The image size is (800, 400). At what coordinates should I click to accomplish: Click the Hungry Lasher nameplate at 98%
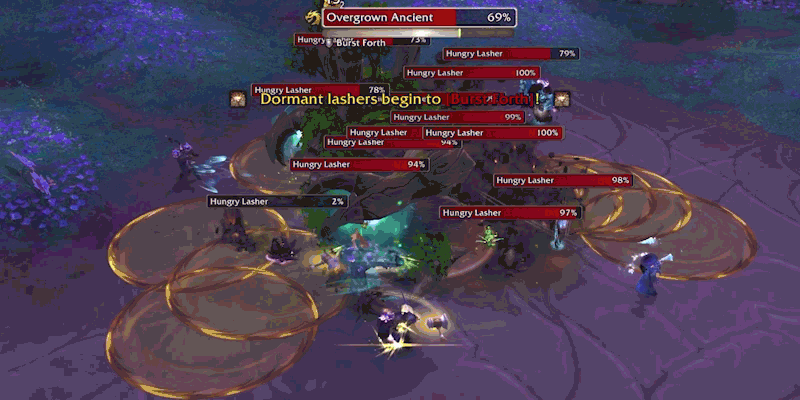[x=564, y=180]
